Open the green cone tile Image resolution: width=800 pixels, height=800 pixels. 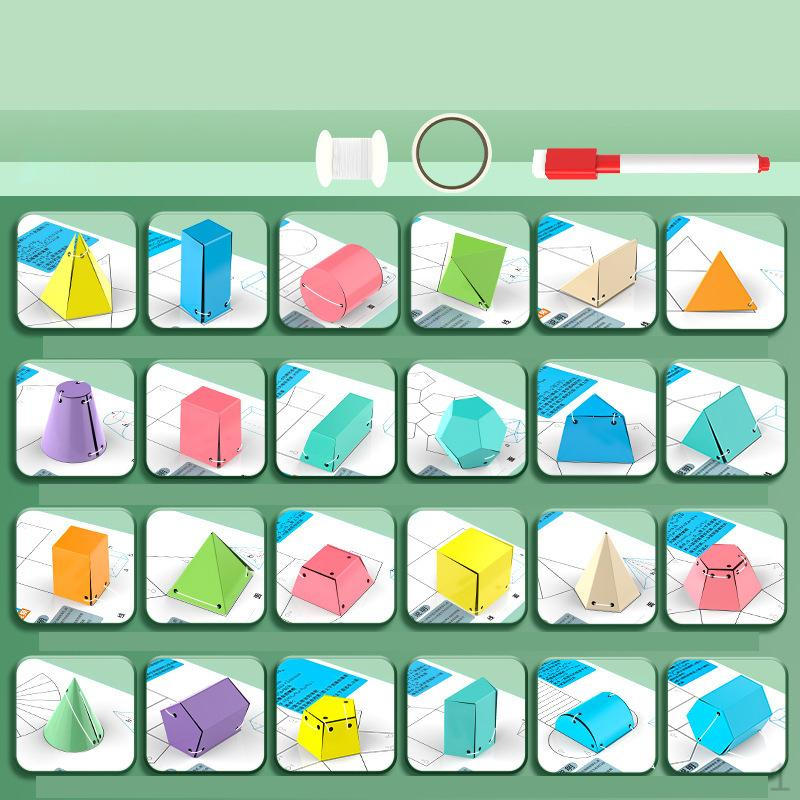coord(76,715)
